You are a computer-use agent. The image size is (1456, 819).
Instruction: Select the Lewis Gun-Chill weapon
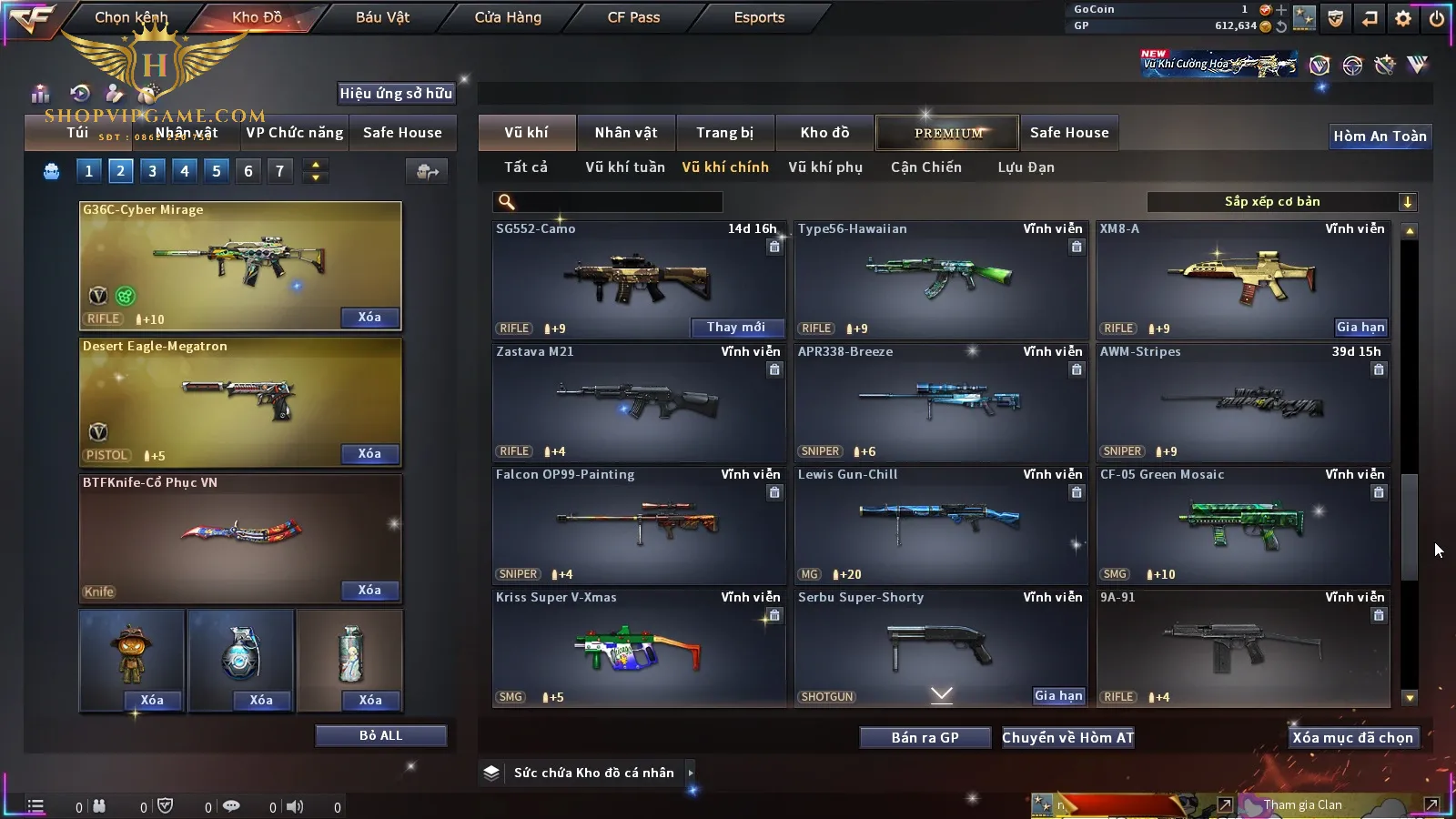pos(941,524)
